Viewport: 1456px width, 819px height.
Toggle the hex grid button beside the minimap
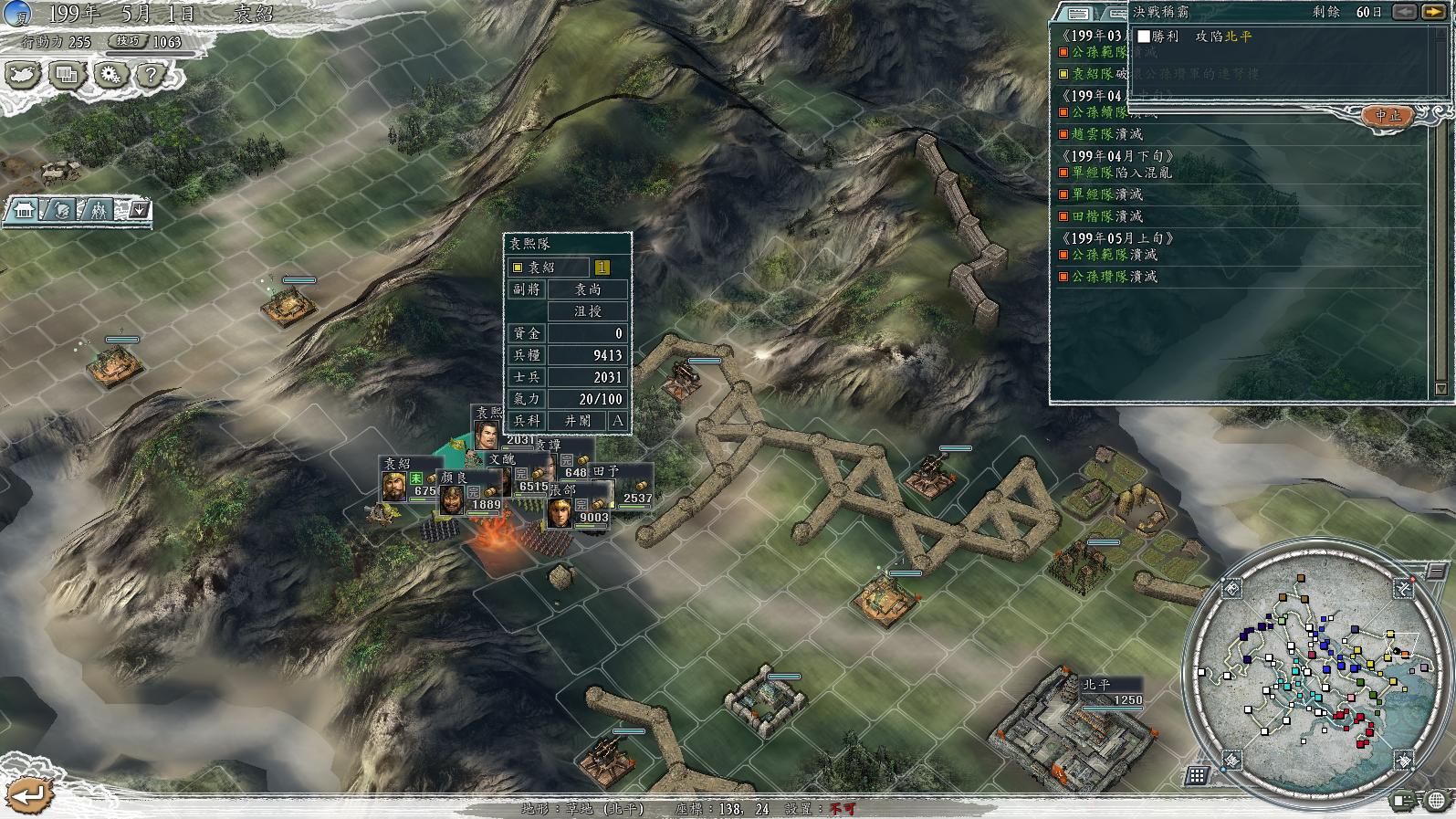click(1197, 776)
